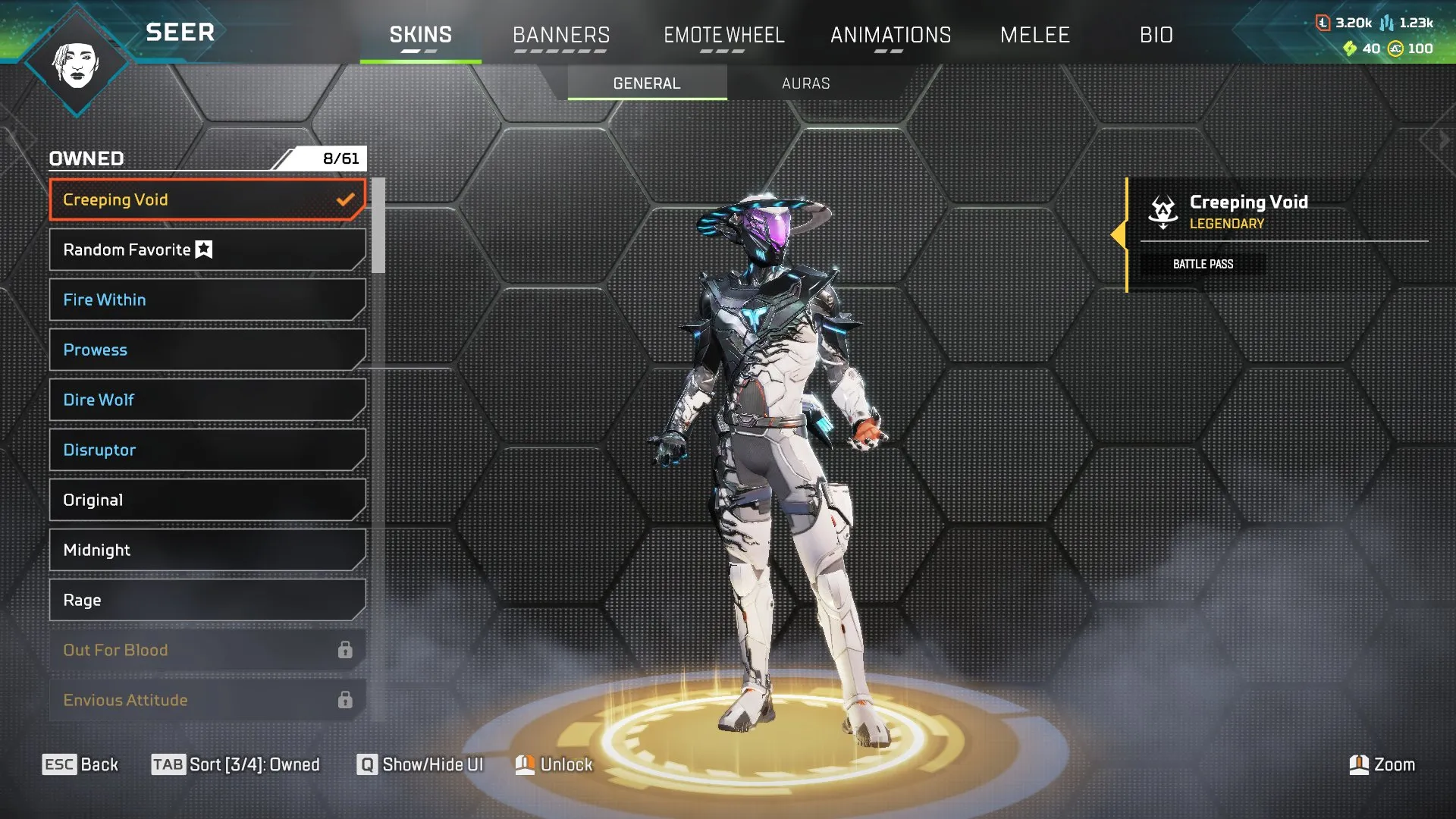
Task: Click the Legend Tokens currency icon
Action: (x=1323, y=23)
